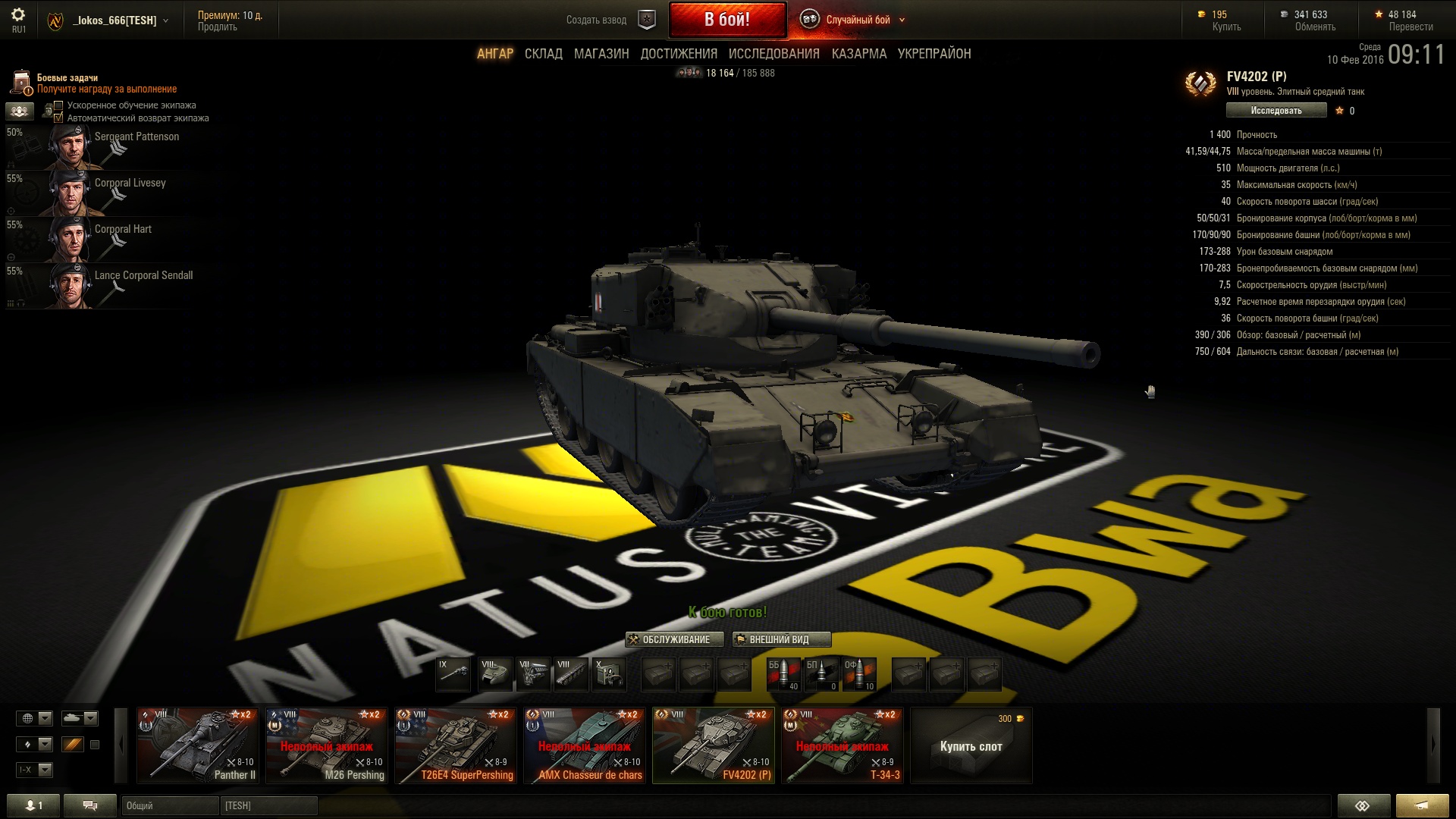Click the Купить gold purchase link

click(1226, 27)
